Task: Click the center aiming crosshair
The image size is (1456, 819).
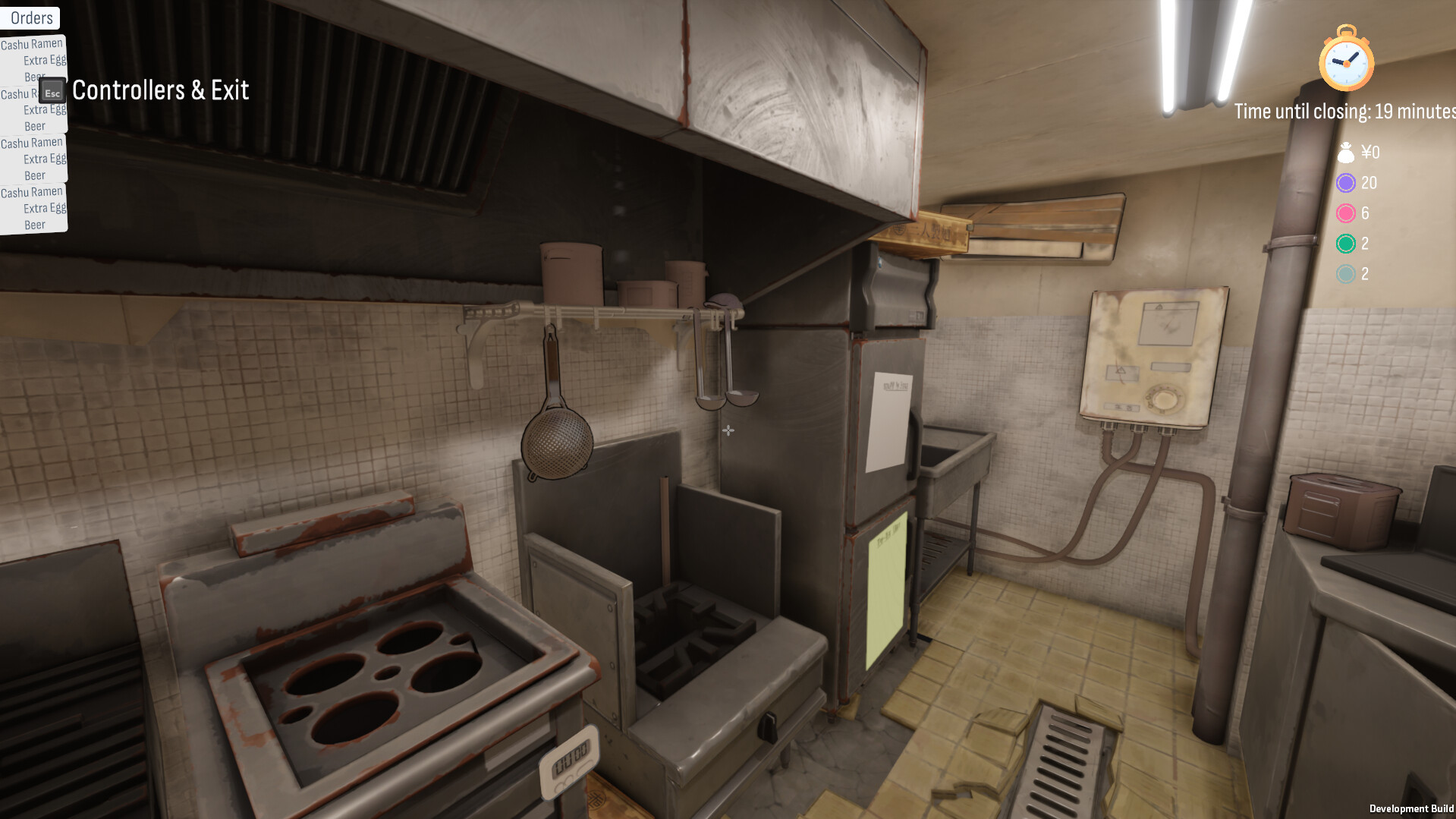Action: 728,430
